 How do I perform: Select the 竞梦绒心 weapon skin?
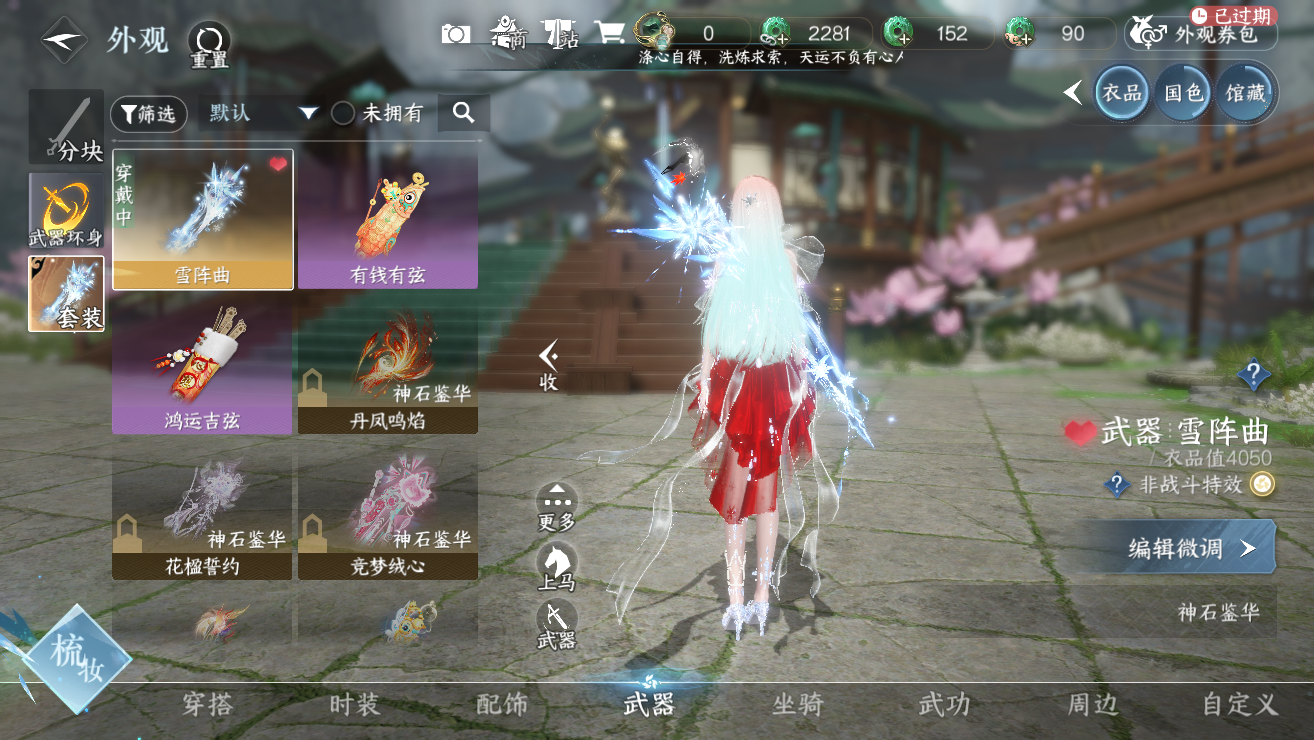[x=387, y=513]
